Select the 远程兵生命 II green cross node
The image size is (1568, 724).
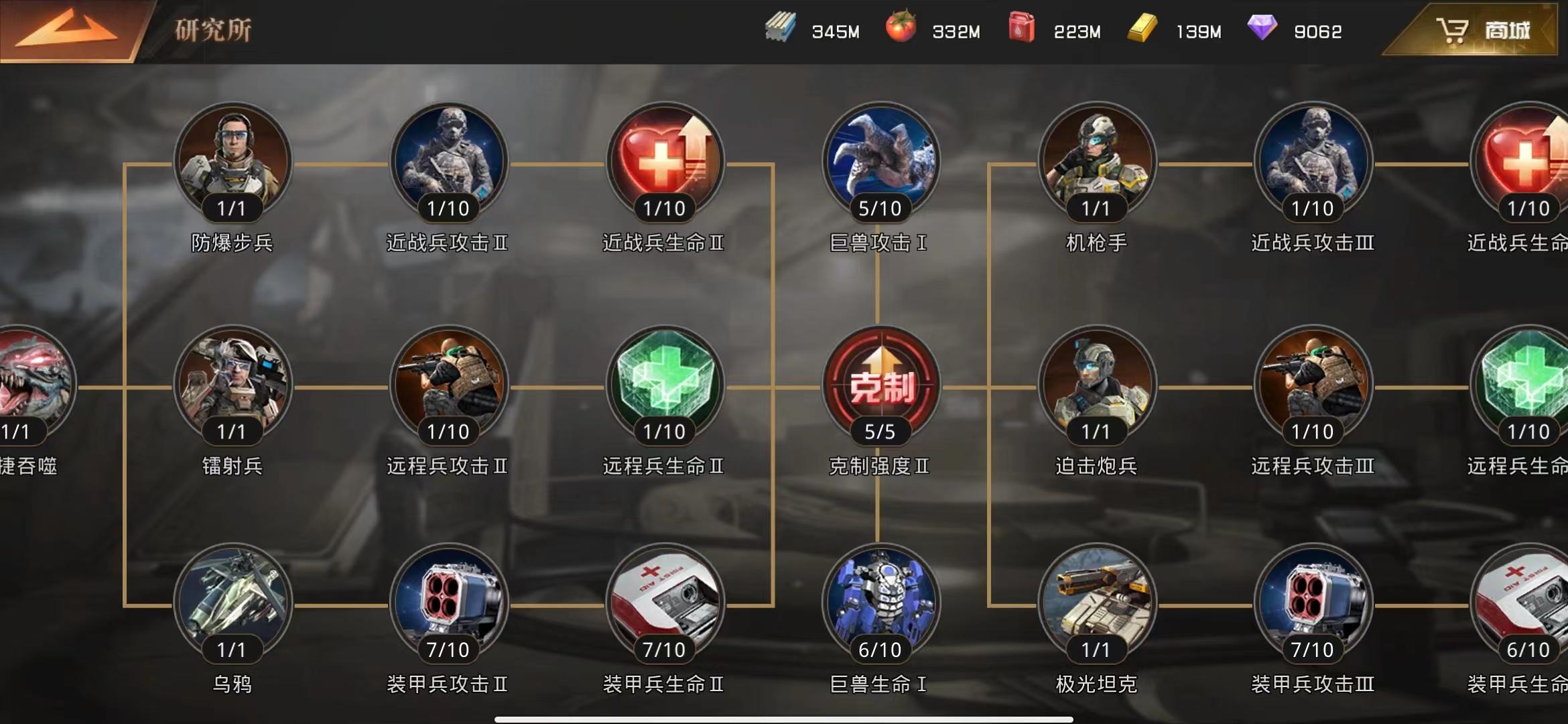[665, 385]
